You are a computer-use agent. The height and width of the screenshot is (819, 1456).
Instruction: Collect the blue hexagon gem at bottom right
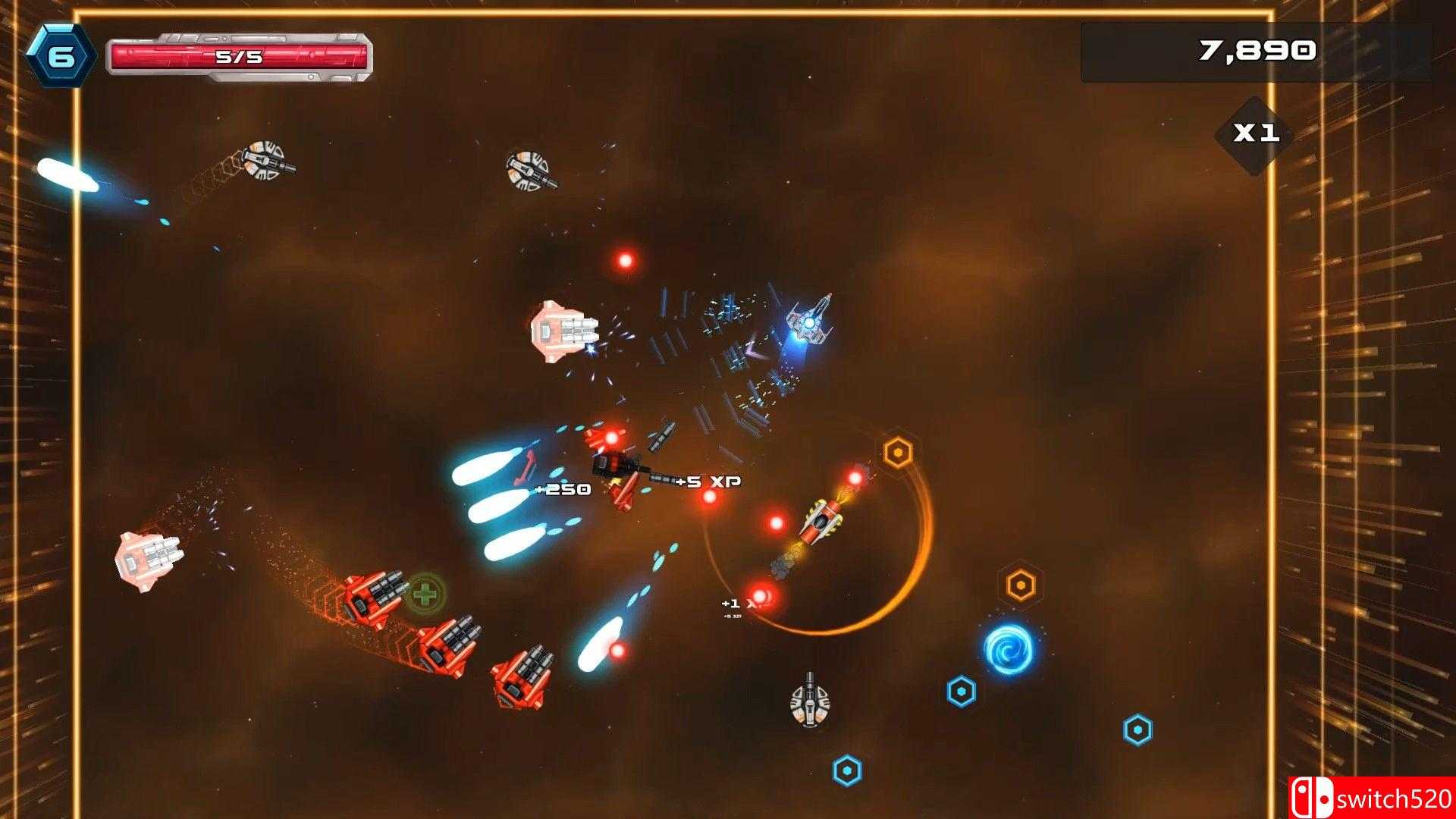pos(1137,728)
